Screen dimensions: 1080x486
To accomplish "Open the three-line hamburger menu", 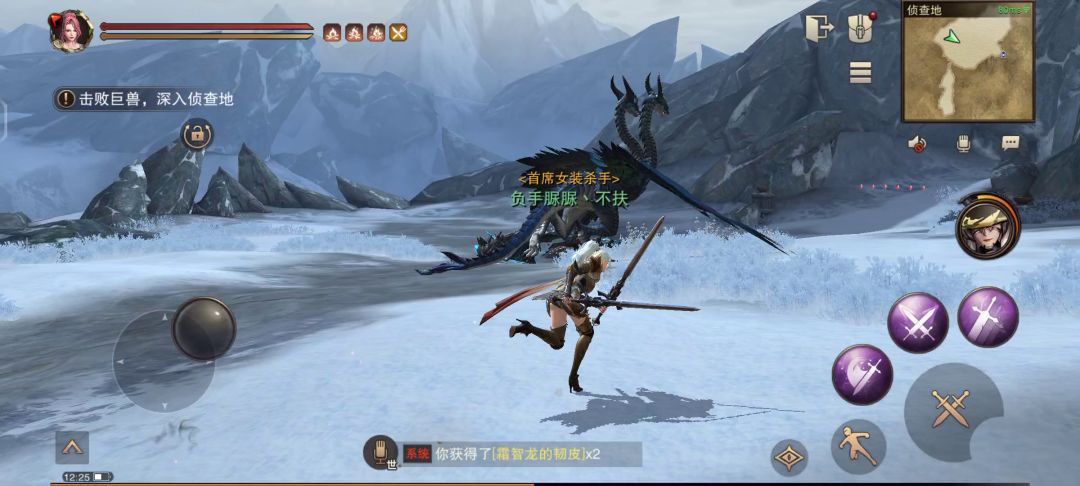I will (860, 72).
